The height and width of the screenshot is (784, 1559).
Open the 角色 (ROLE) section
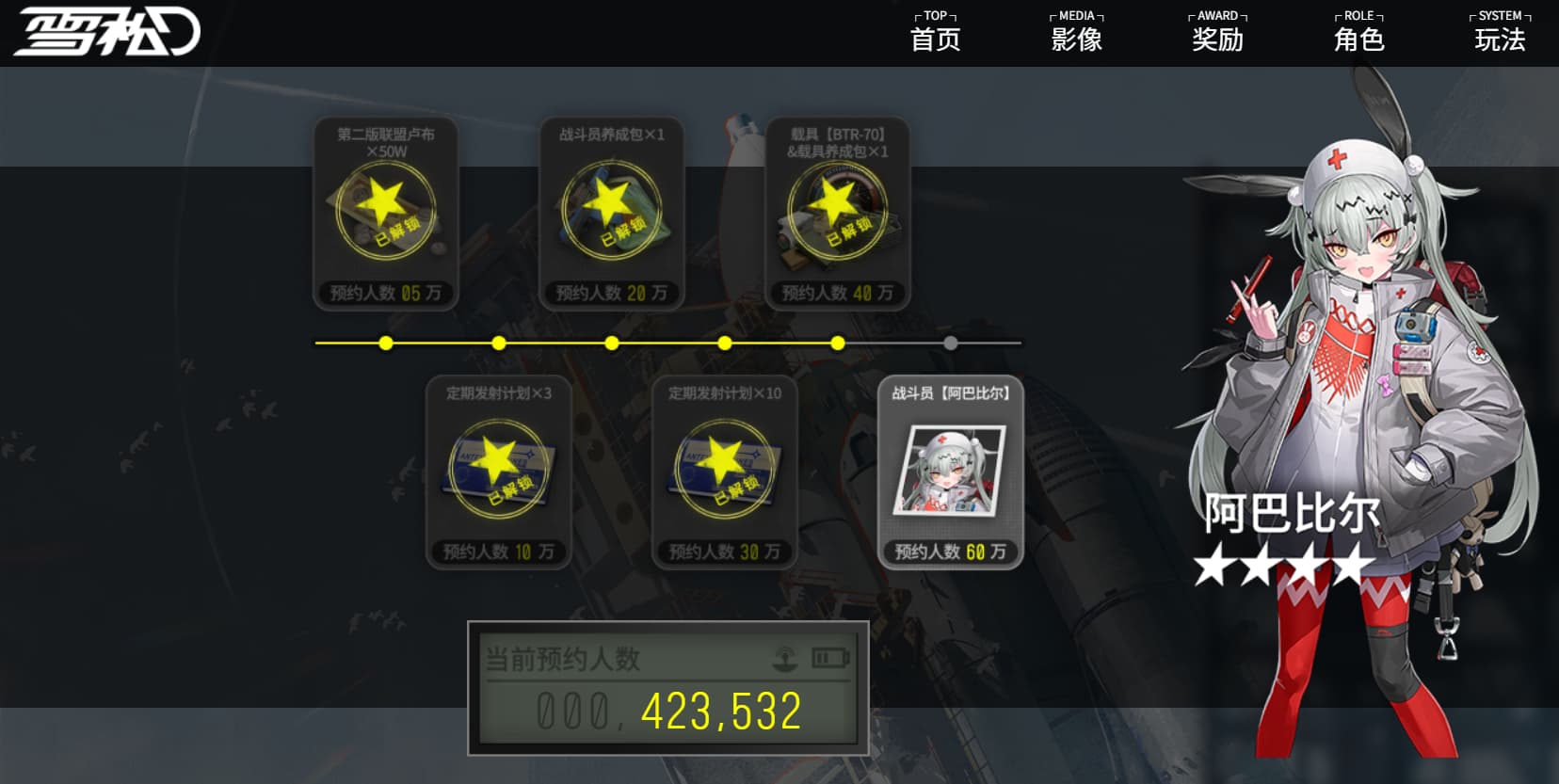1358,32
